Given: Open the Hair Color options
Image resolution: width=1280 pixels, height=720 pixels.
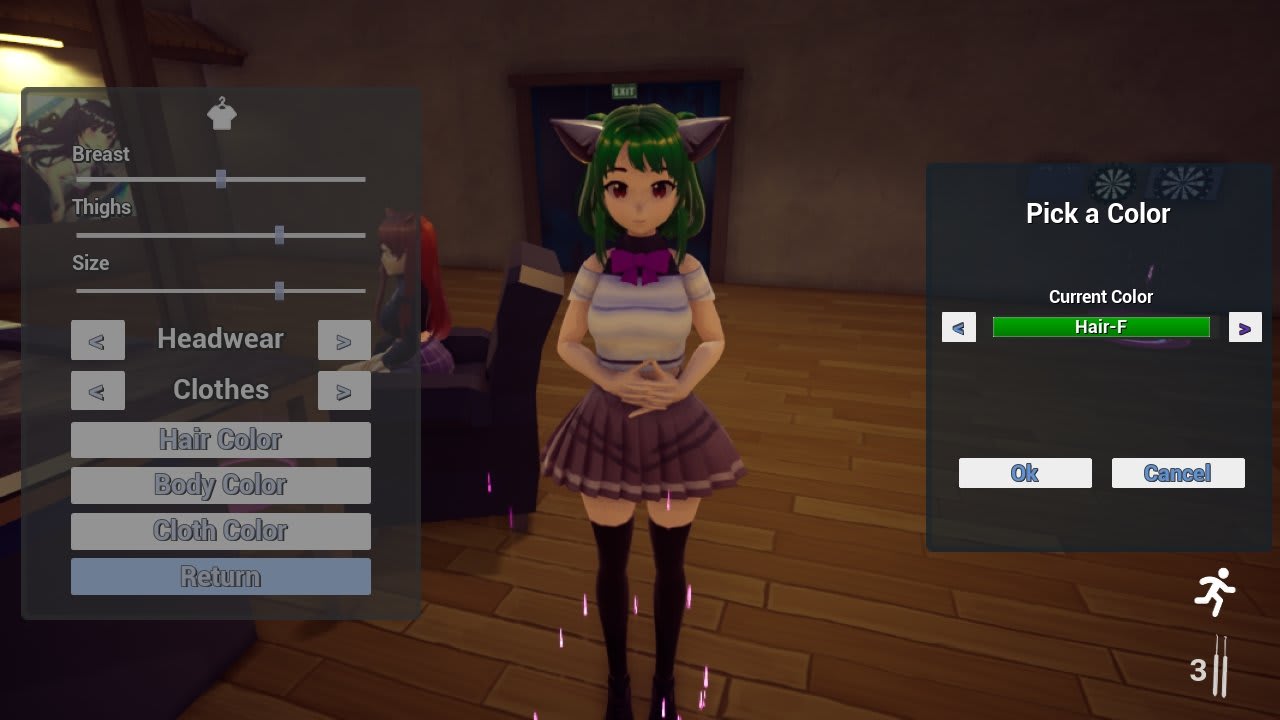Looking at the screenshot, I should 220,439.
